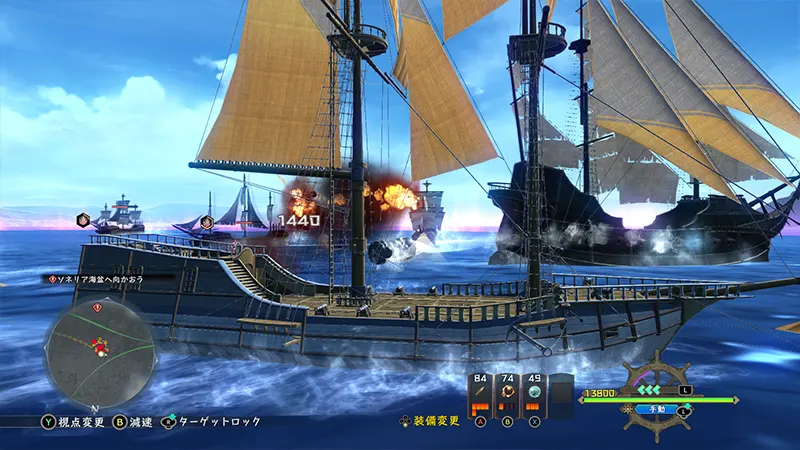Activate the teal orb weapon slot showing 49
Screen dimensions: 800x450
pyautogui.click(x=535, y=395)
